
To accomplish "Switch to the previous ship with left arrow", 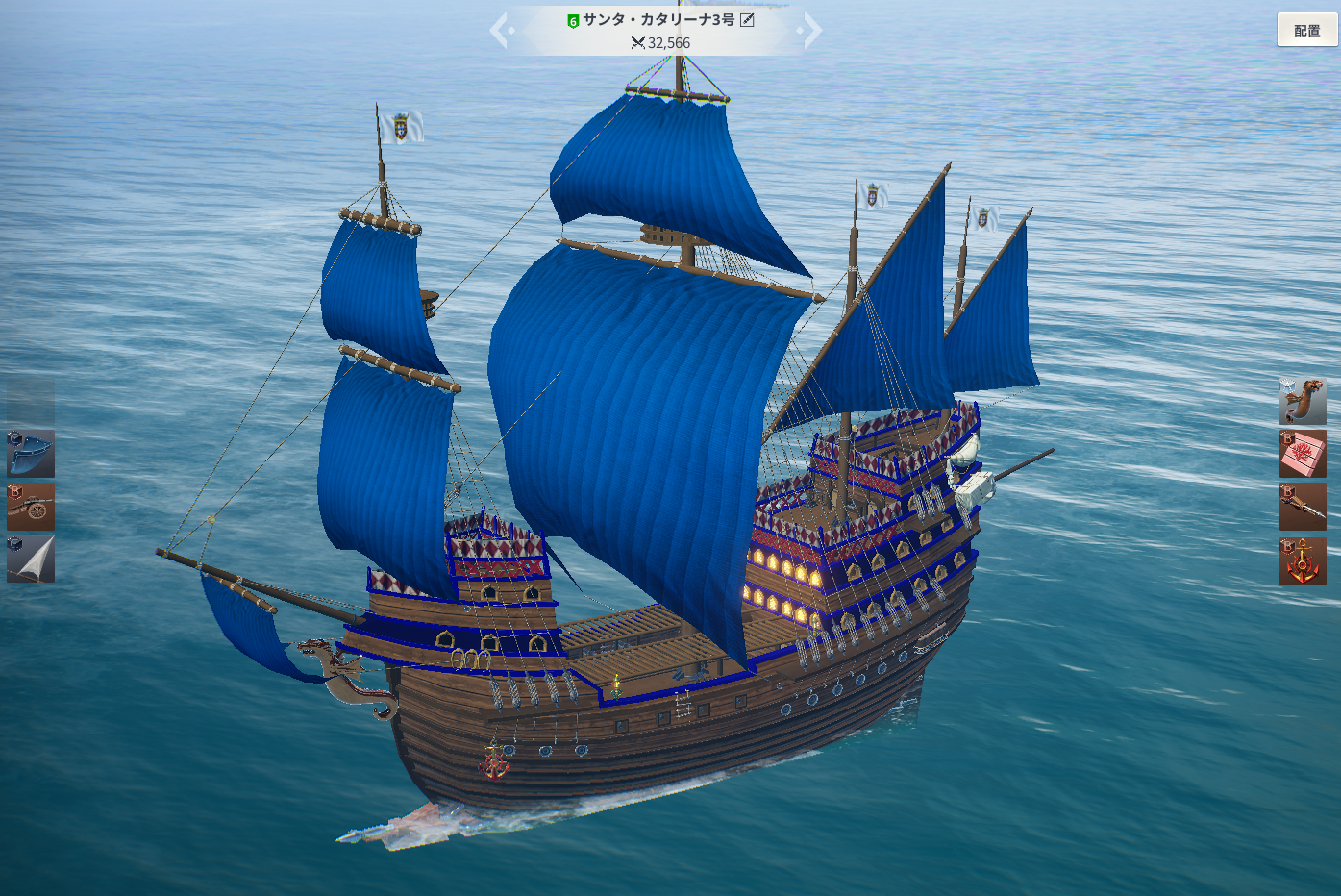I will [501, 31].
